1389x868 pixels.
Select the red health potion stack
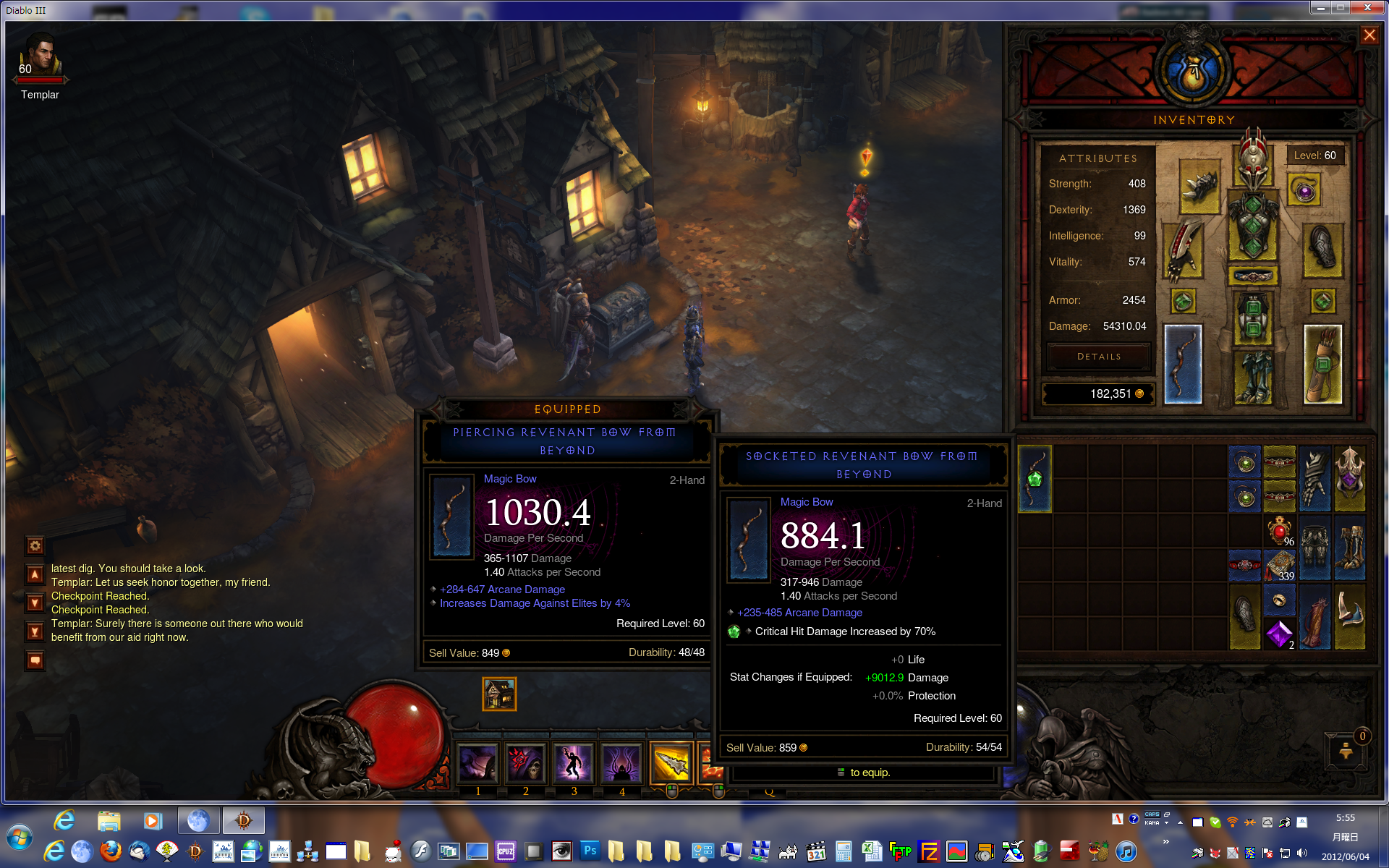(x=1279, y=530)
